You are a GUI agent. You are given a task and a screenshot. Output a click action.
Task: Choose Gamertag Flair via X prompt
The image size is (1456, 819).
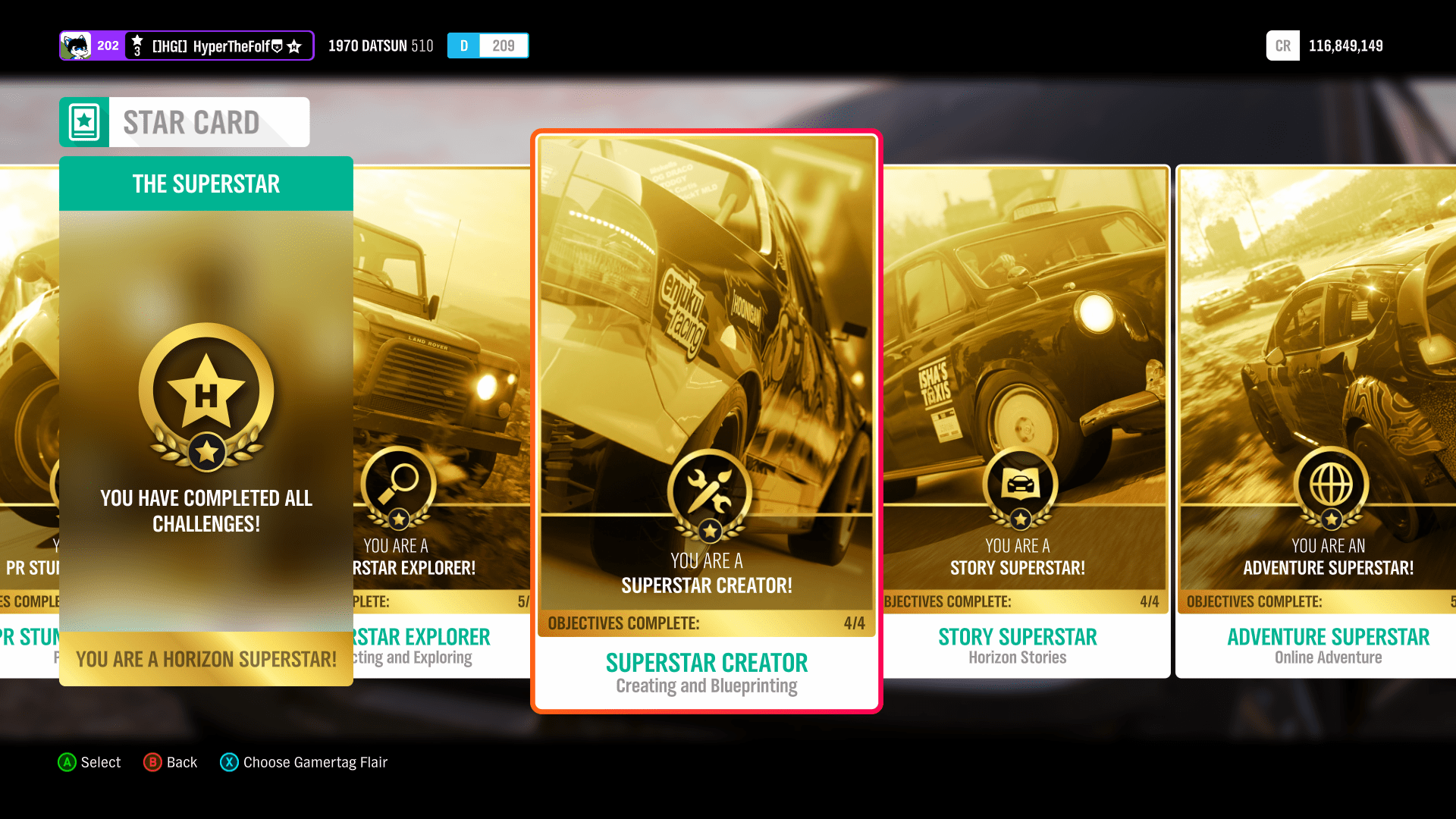303,762
